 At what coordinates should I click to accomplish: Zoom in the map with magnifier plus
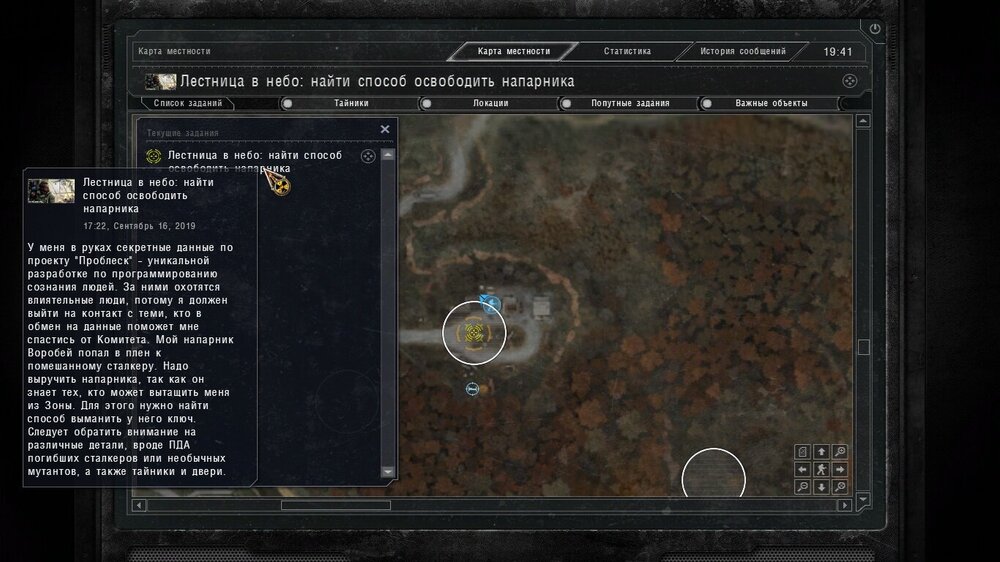[x=839, y=452]
